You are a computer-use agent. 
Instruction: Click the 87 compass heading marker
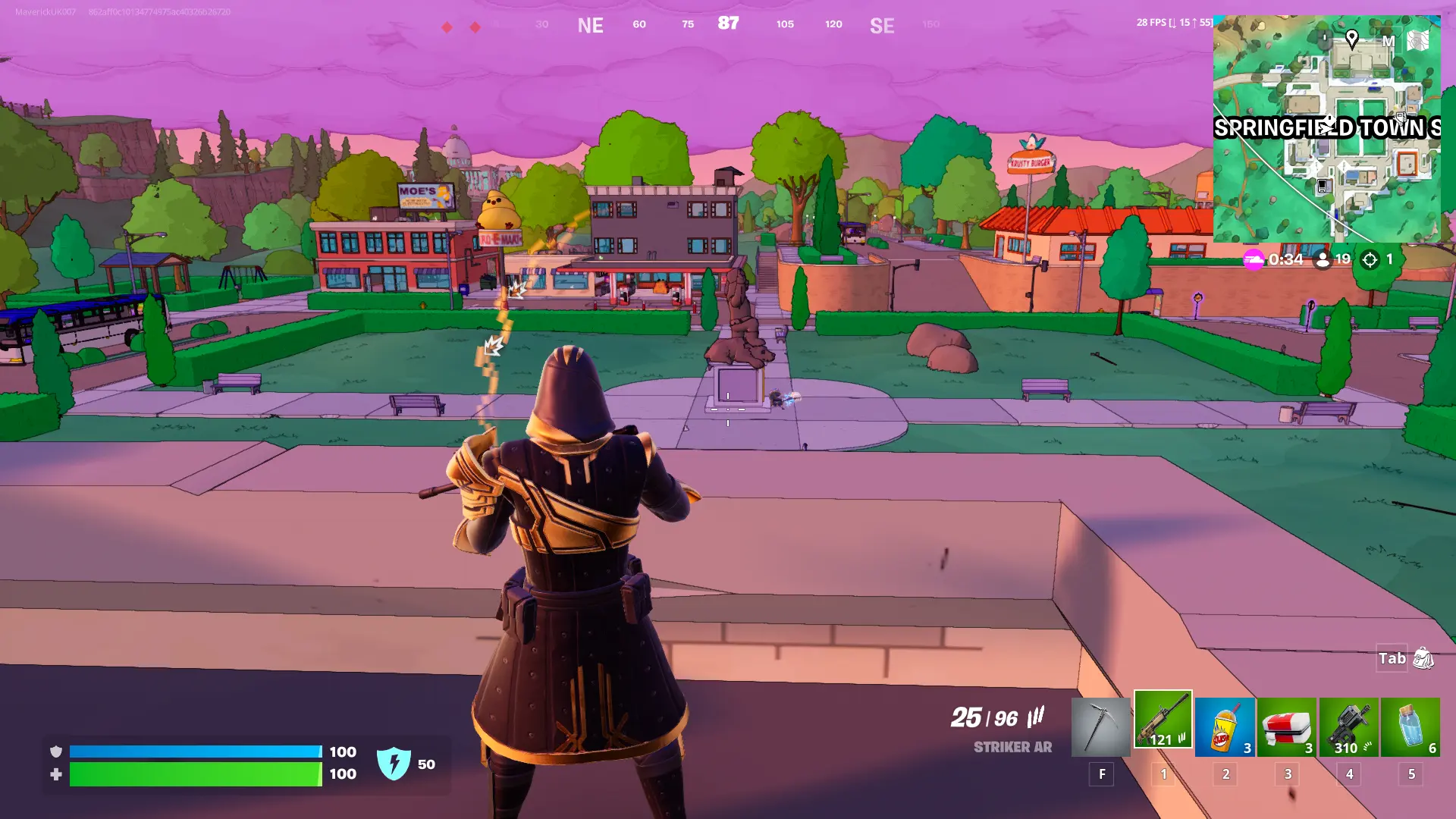[x=729, y=24]
